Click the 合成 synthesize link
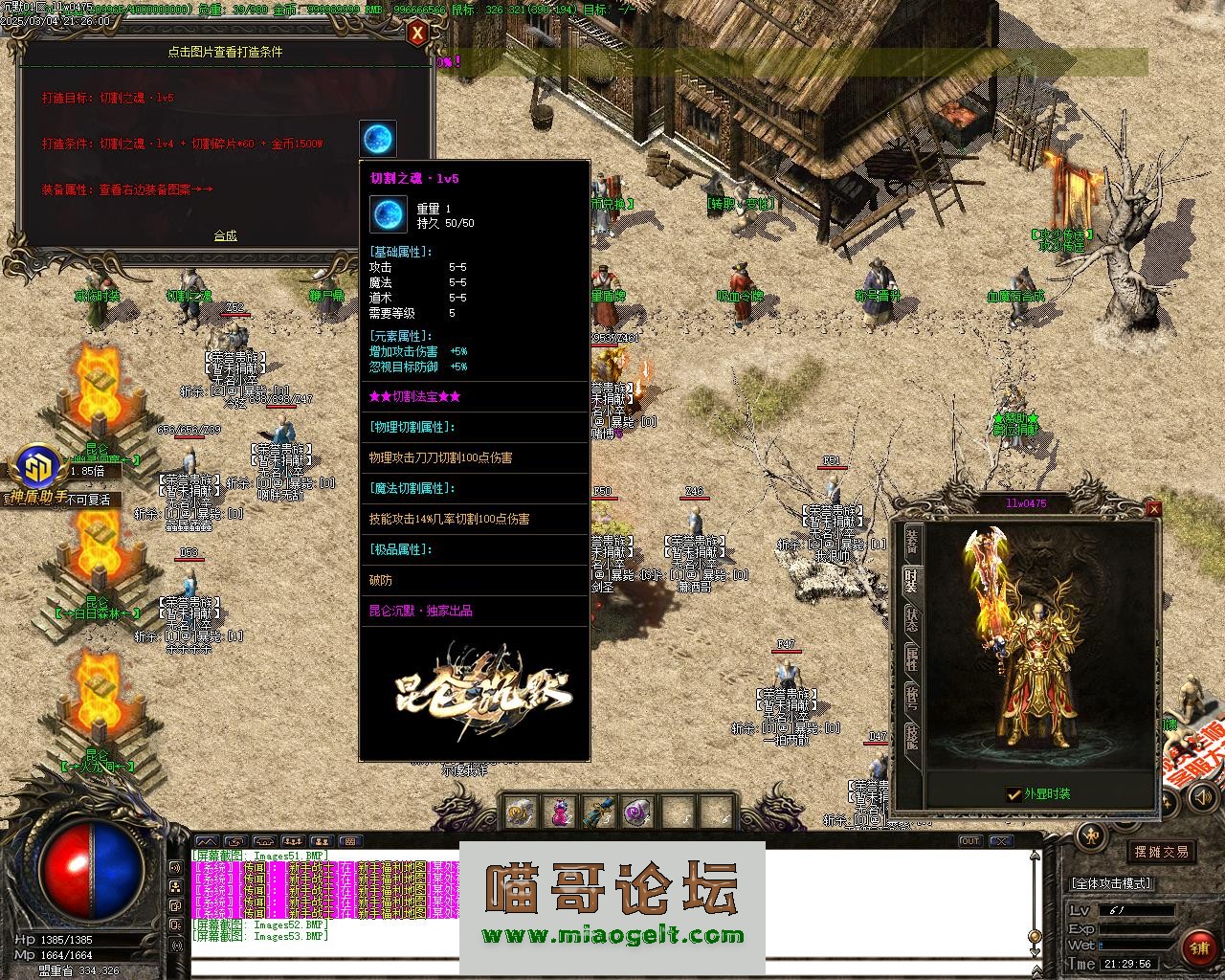The image size is (1225, 980). (226, 235)
